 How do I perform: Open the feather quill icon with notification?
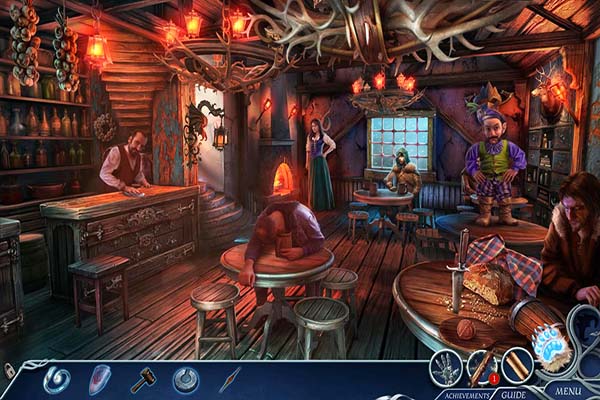coord(481,365)
